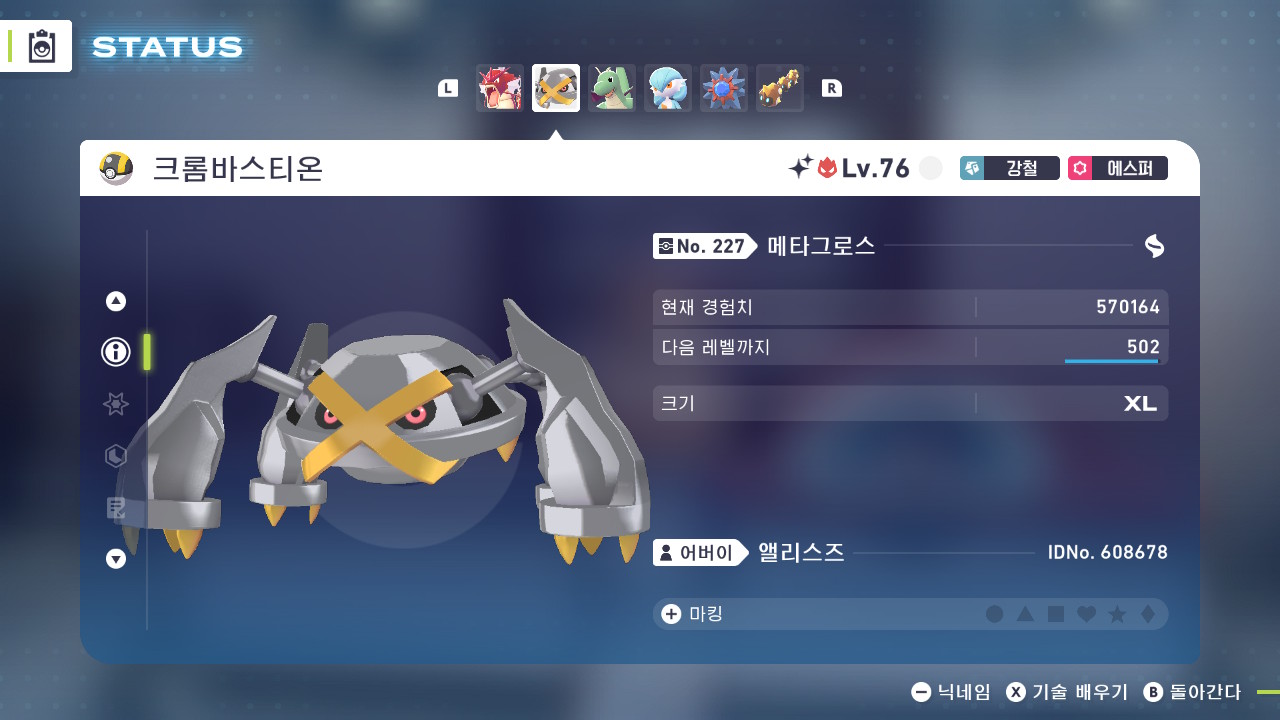Switch to the Garchomp party member tab
1280x720 pixels.
tap(612, 88)
